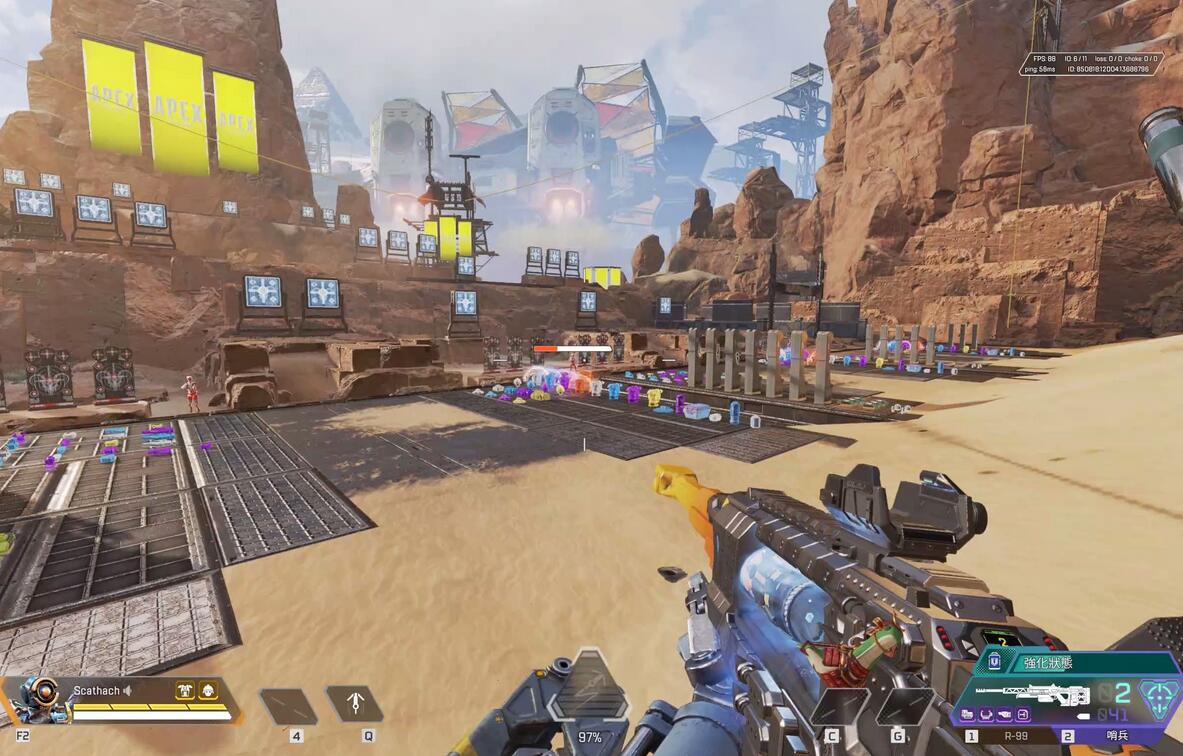Select the crosshair fire-mode hexagon icon
1183x756 pixels.
coord(1158,696)
